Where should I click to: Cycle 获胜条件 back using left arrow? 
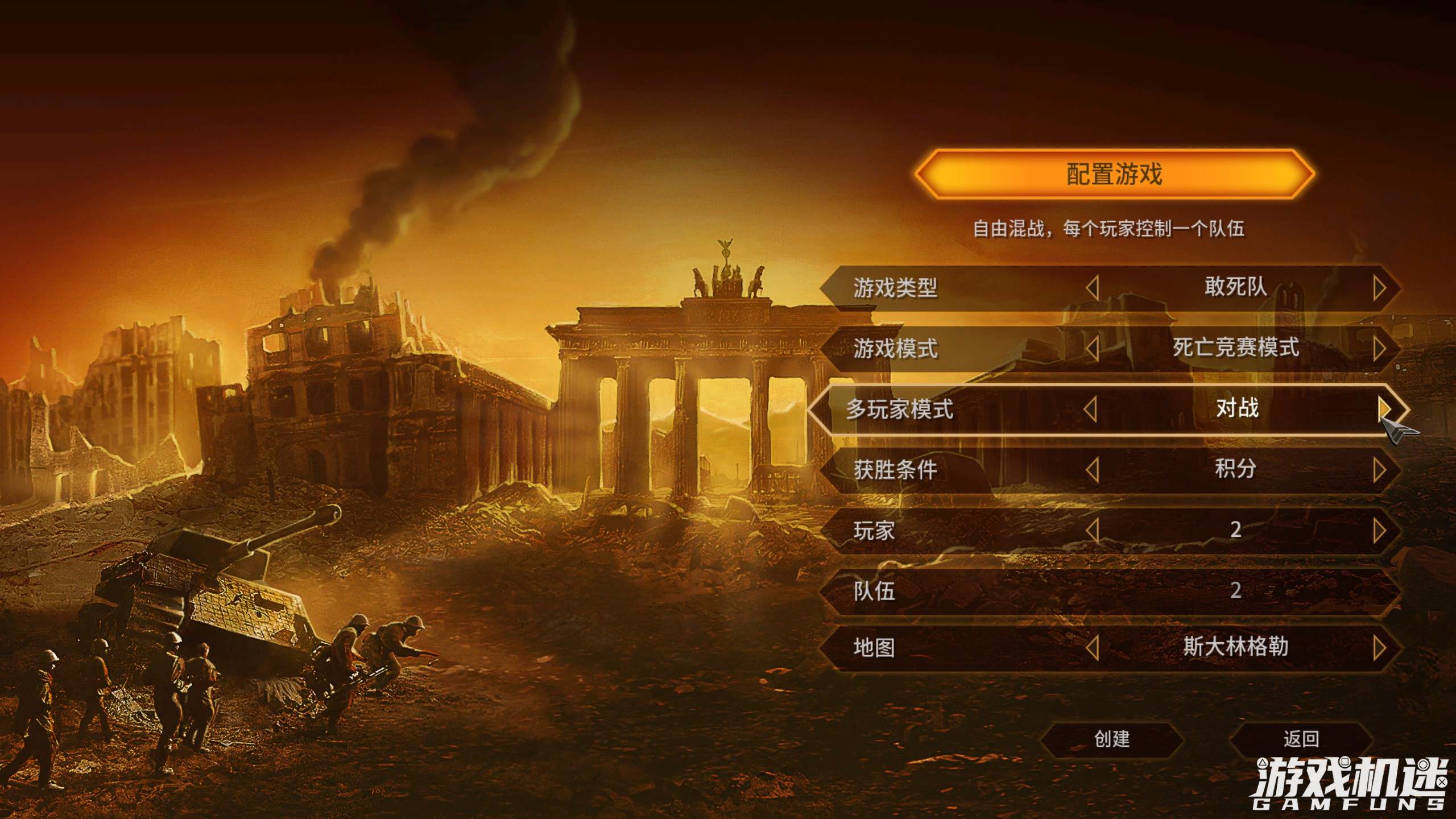pyautogui.click(x=1092, y=470)
